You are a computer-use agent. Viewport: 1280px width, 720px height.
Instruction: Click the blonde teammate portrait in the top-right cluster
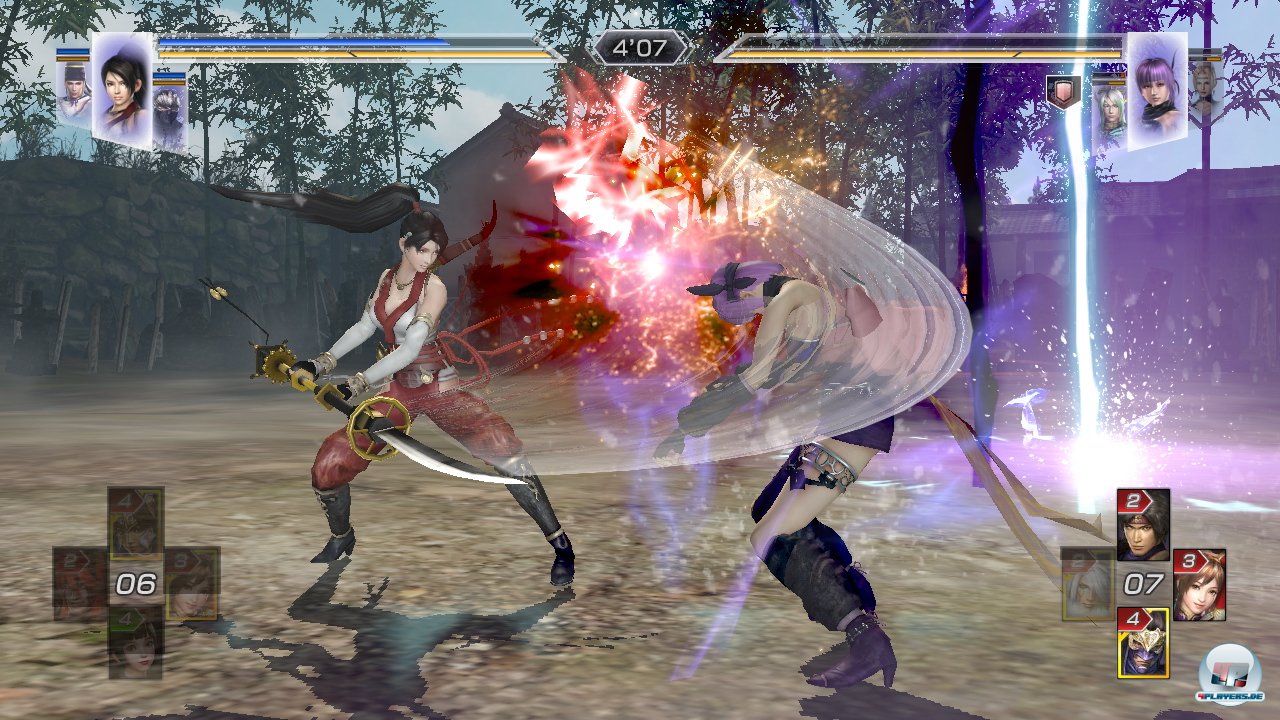(1203, 90)
